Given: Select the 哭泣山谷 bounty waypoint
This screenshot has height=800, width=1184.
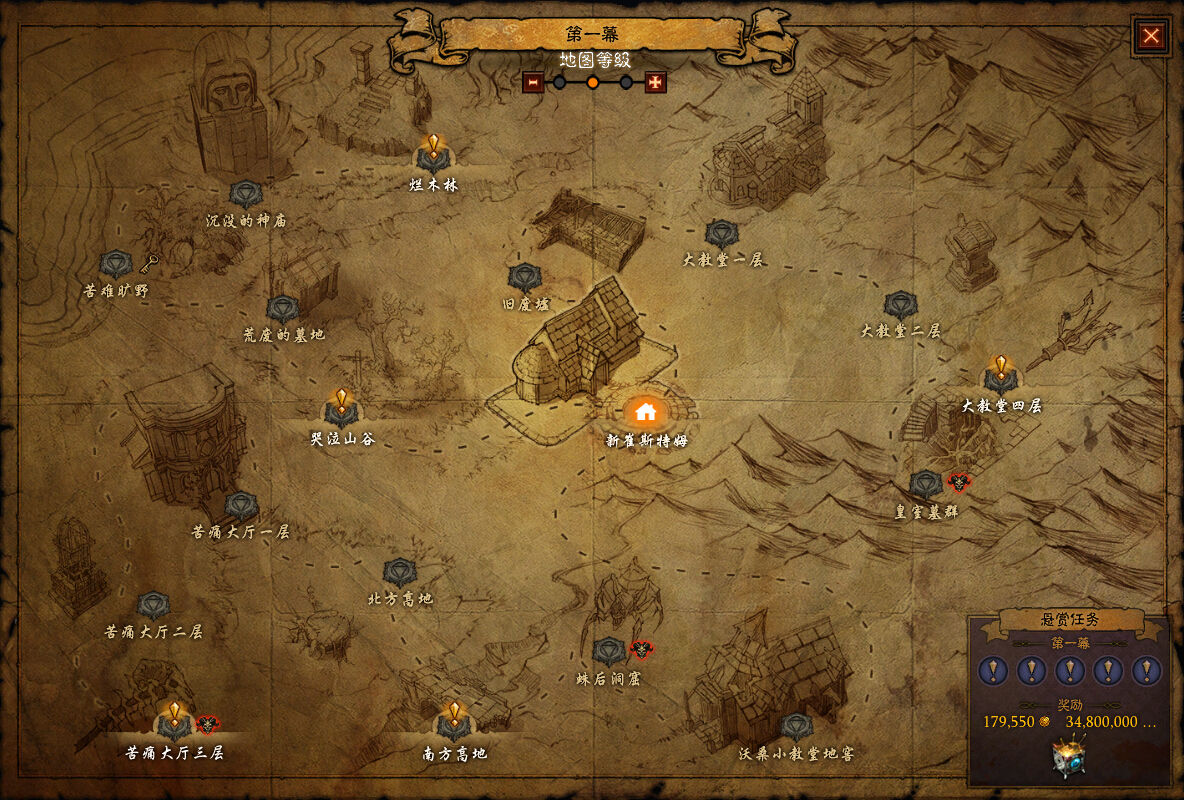Looking at the screenshot, I should pyautogui.click(x=341, y=410).
